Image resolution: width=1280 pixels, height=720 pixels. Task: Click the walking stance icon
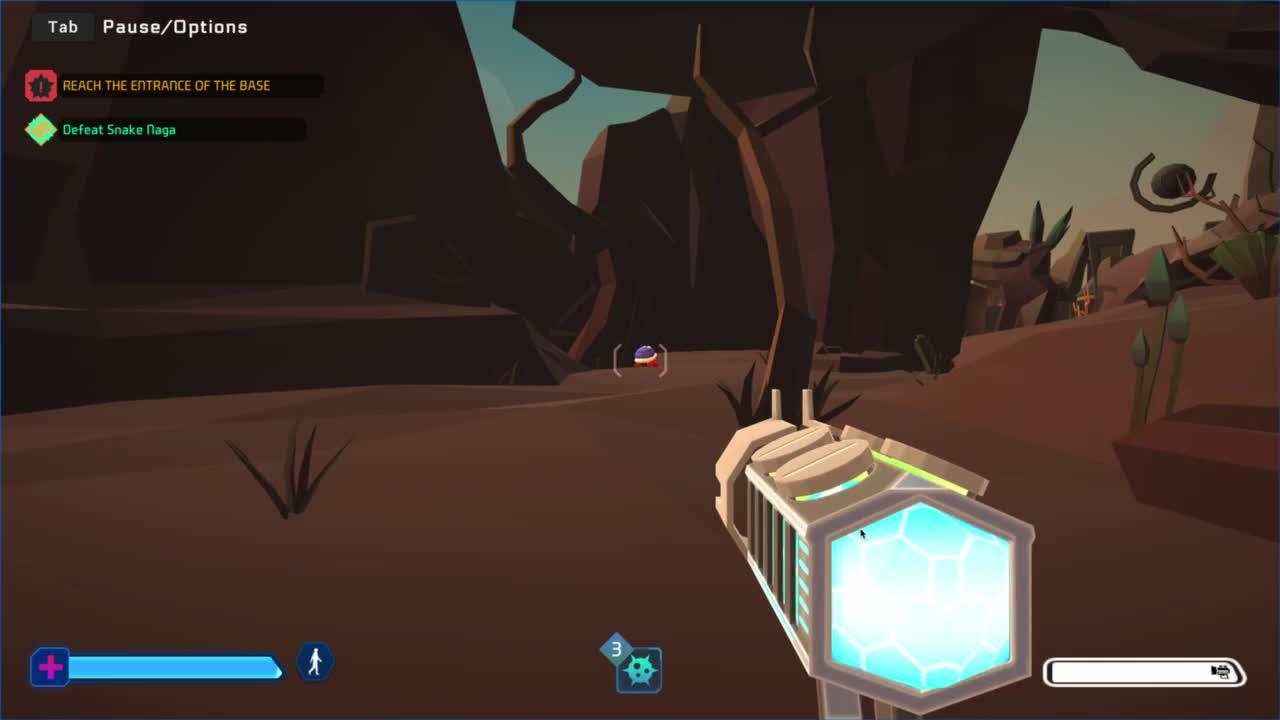315,662
